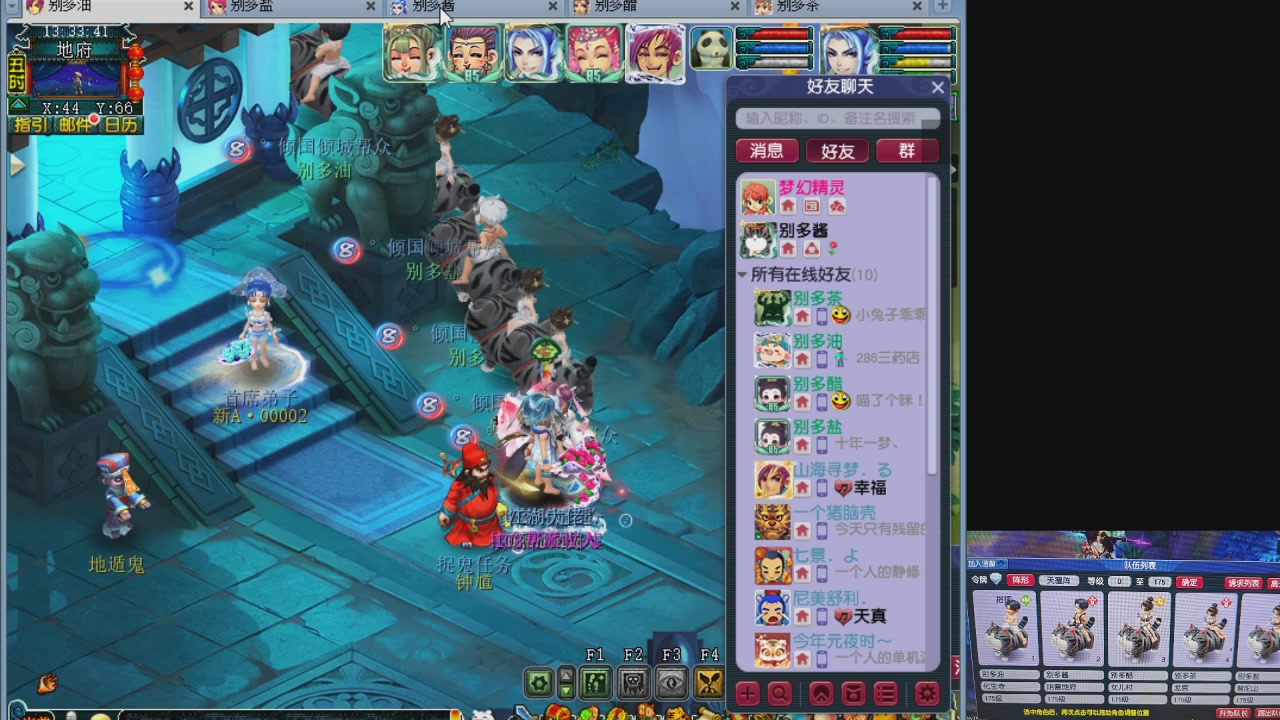Click the phone icon beside 别多茶
The image size is (1280, 720).
point(822,317)
